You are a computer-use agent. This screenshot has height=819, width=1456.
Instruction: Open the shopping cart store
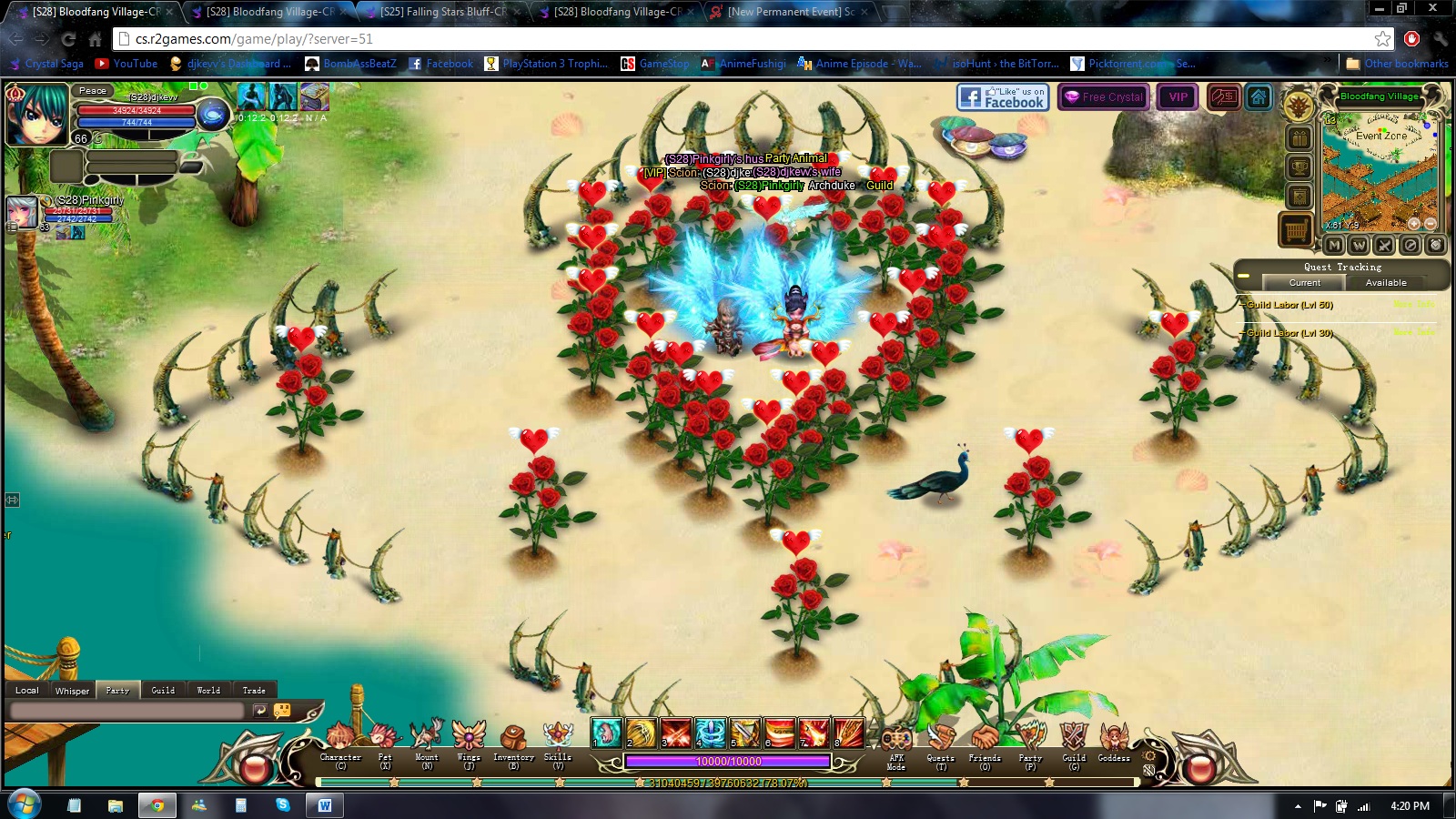click(x=1297, y=230)
